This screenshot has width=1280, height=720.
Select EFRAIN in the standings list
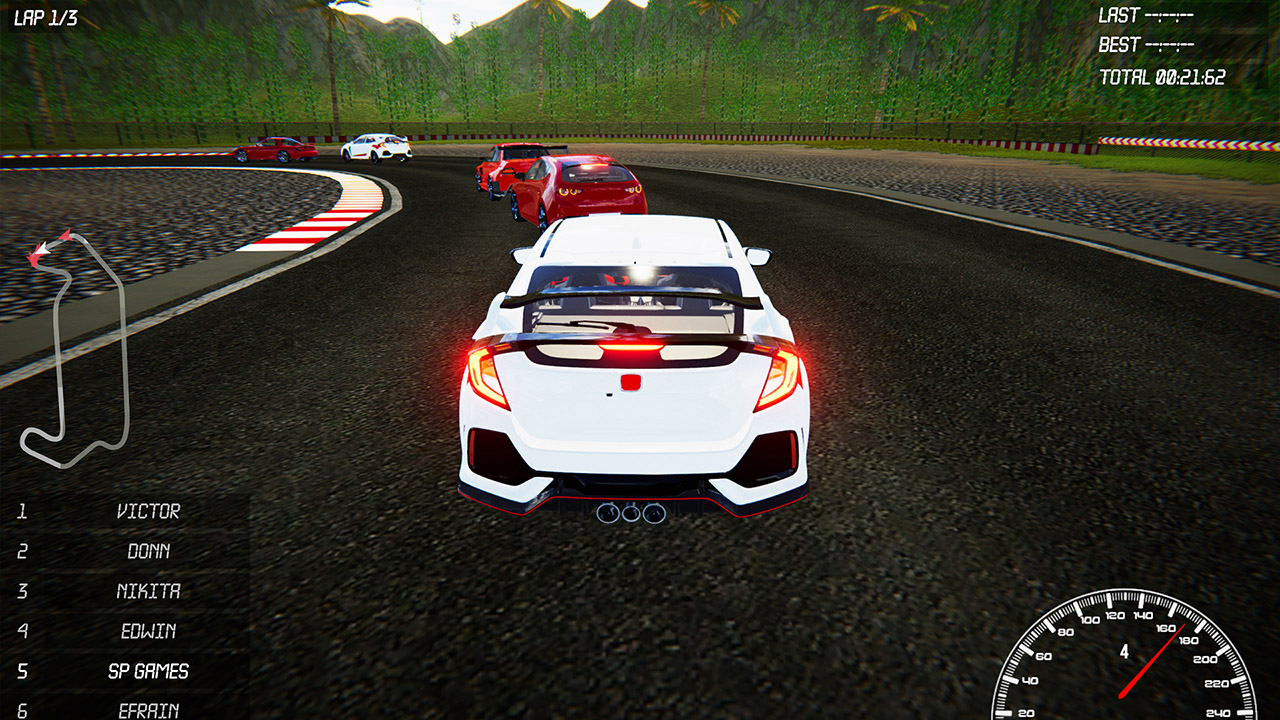(x=150, y=709)
